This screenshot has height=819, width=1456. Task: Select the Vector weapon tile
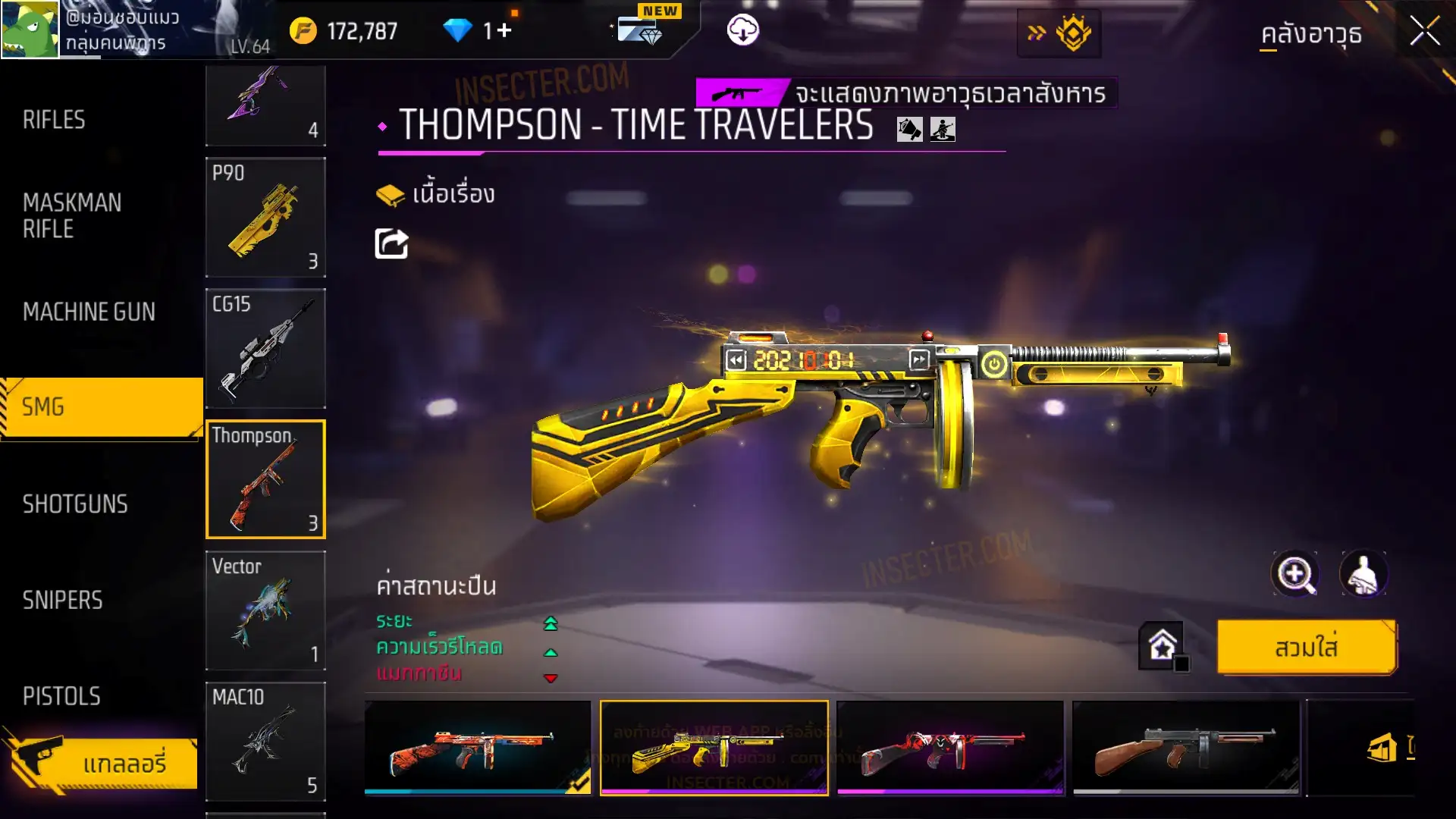point(265,611)
